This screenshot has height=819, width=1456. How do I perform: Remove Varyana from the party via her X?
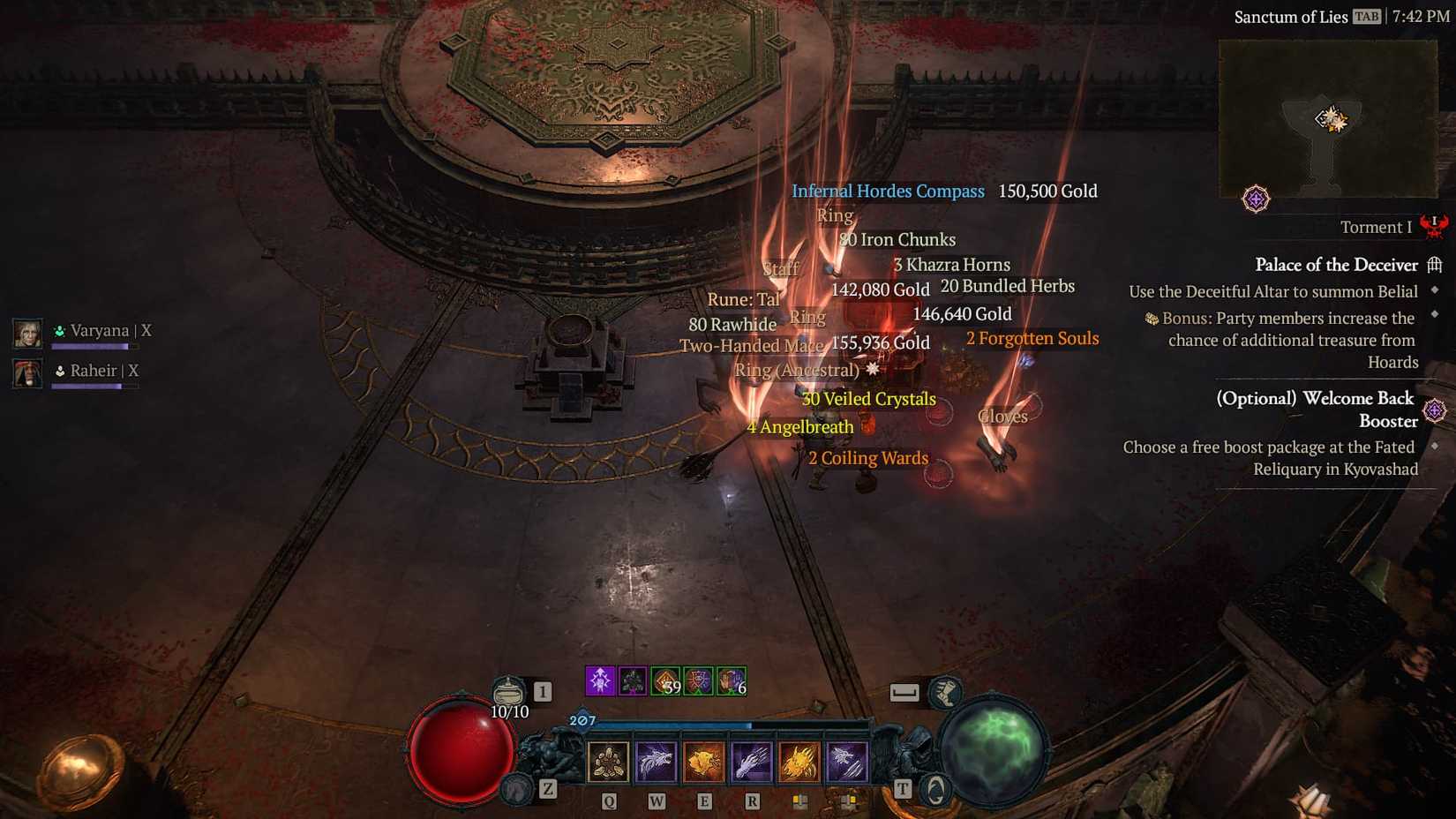(x=146, y=329)
